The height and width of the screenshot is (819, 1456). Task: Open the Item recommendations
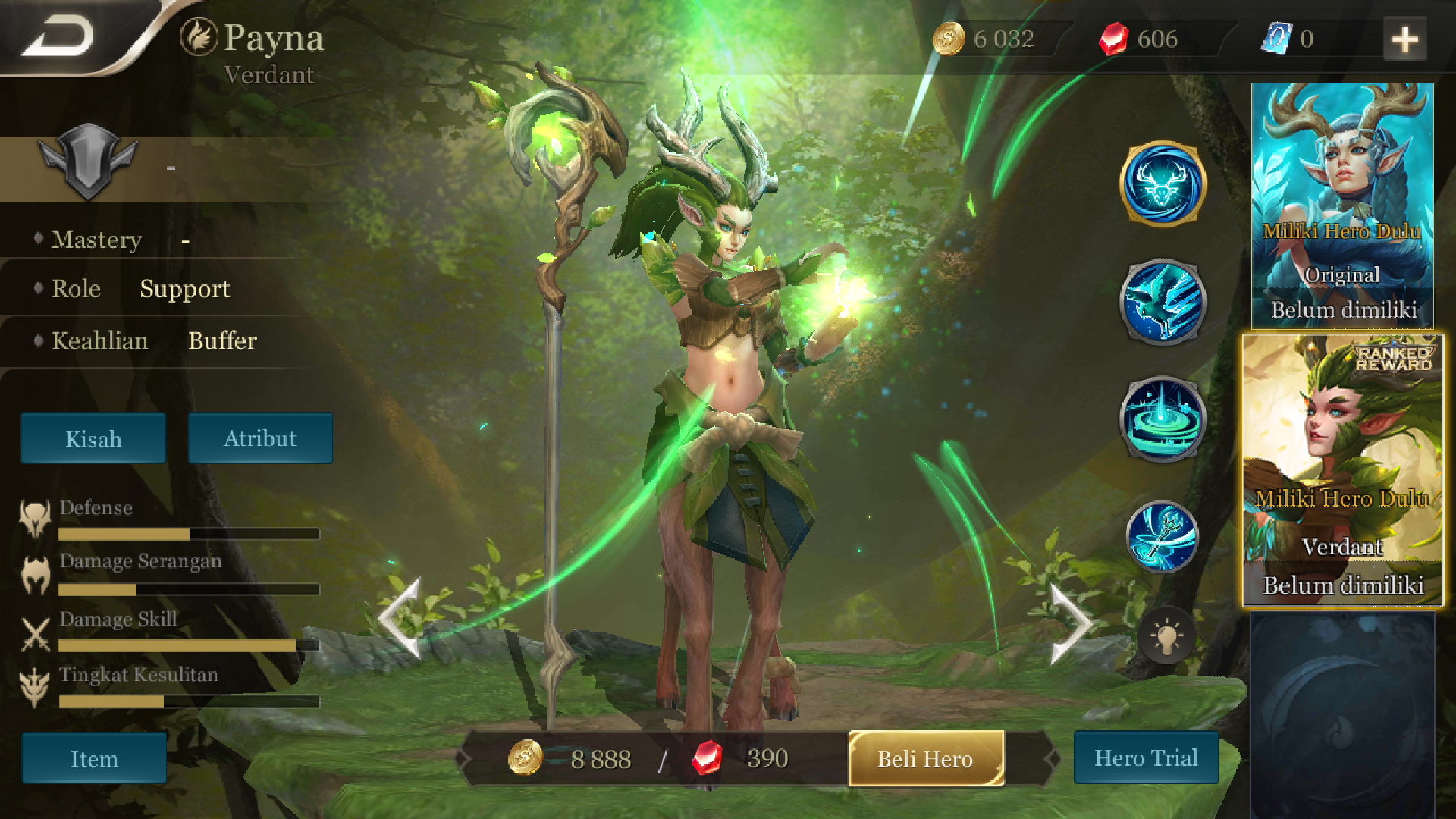pyautogui.click(x=94, y=758)
